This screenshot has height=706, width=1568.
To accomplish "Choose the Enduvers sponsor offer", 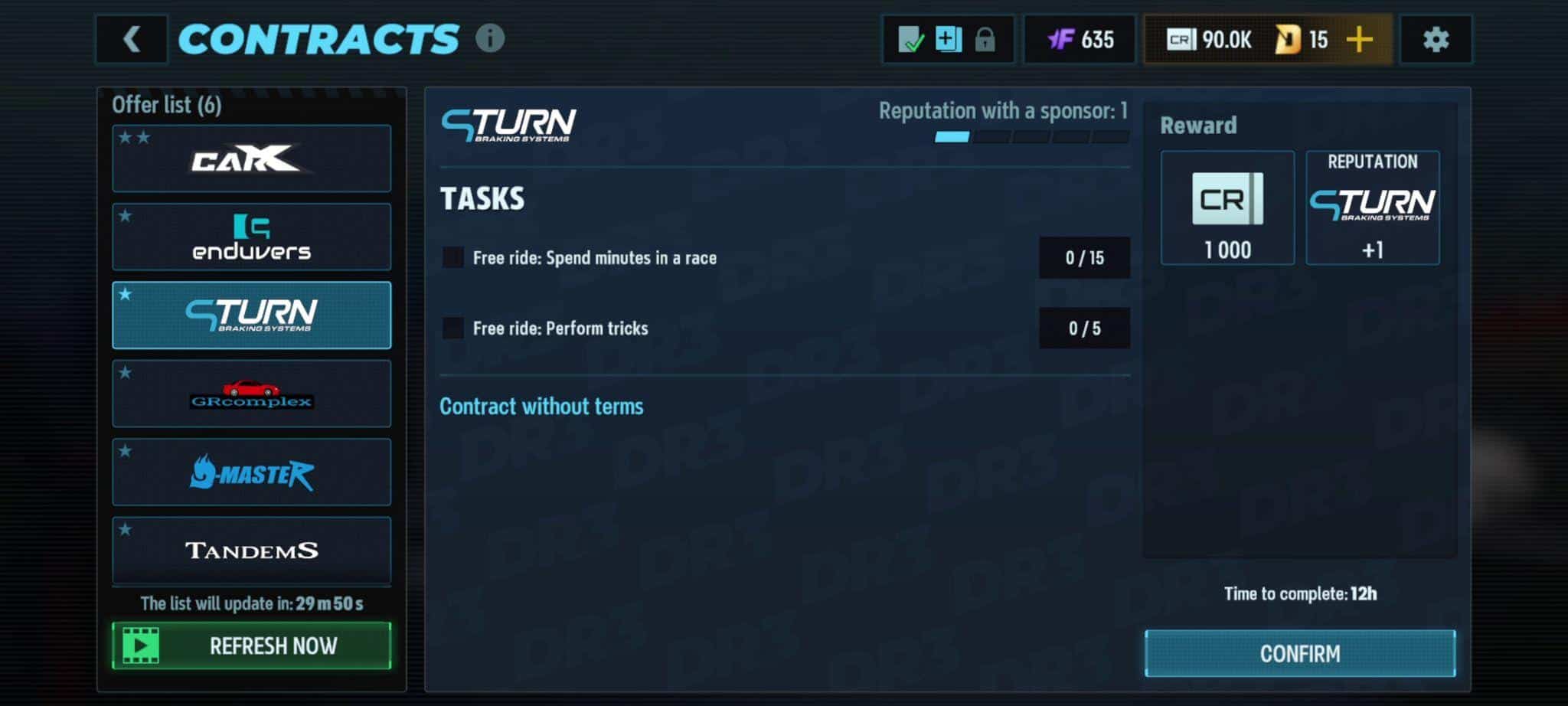I will click(x=251, y=237).
